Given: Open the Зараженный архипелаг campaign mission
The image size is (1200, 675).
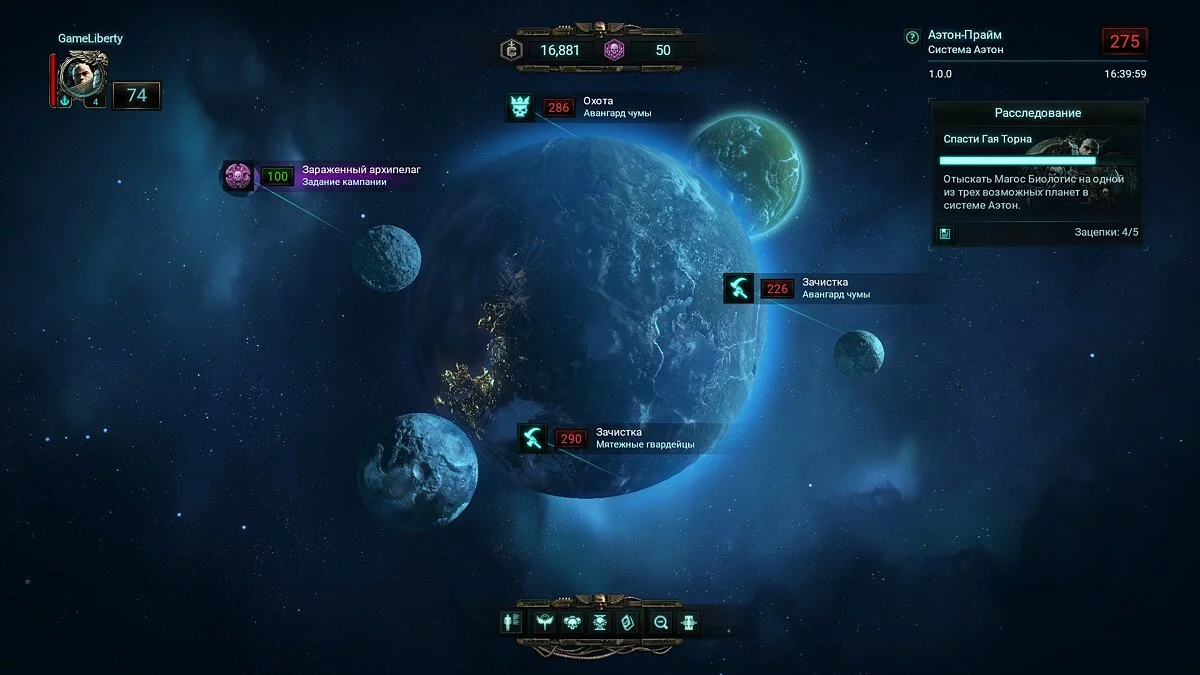Looking at the screenshot, I should click(x=238, y=177).
